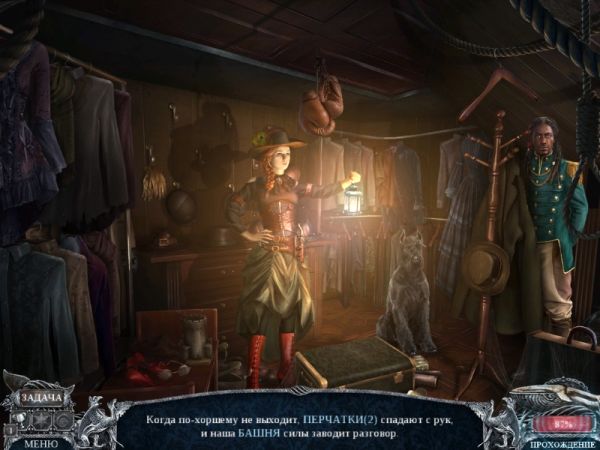This screenshot has height=450, width=600.
Task: Click the trophy cup achievements icon
Action: [21, 418]
